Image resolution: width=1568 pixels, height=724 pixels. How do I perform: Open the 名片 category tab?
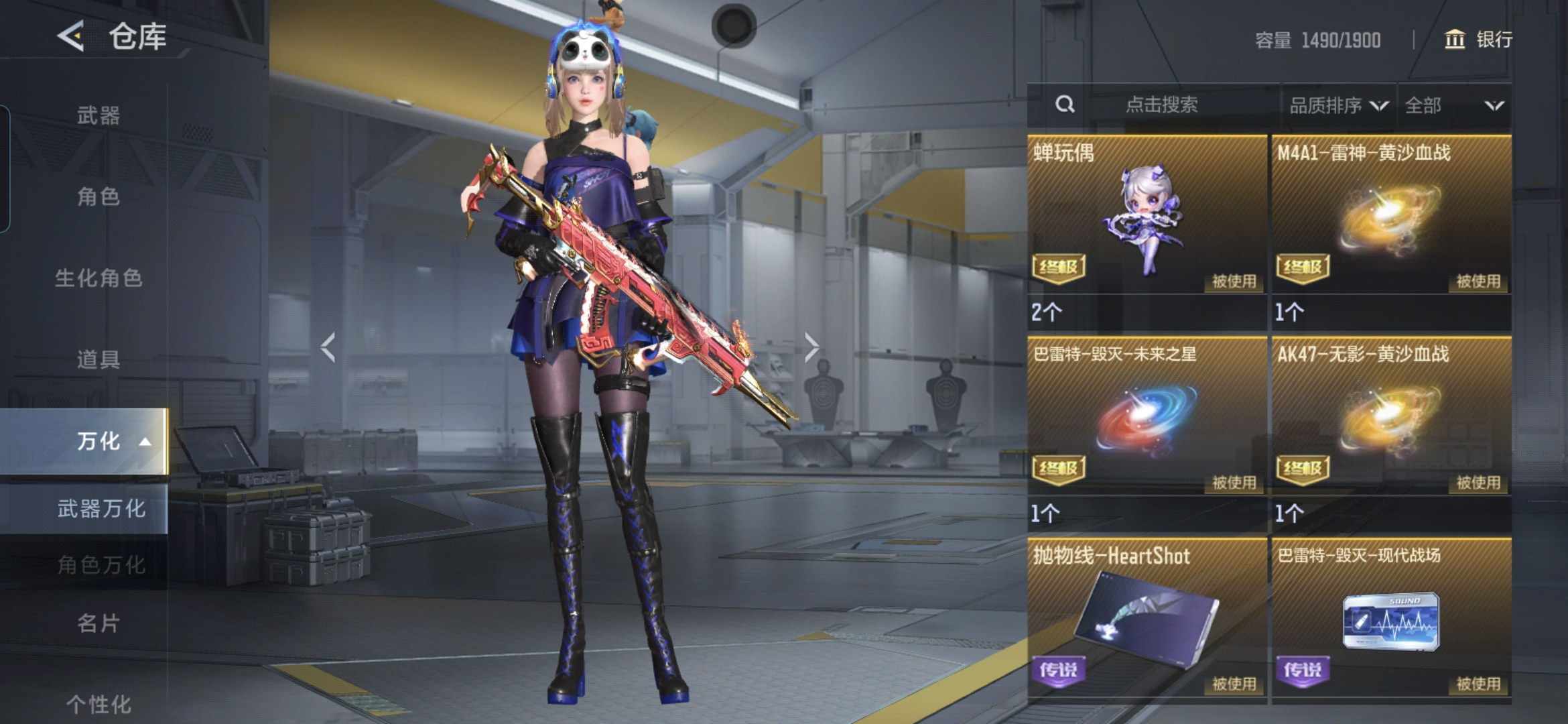[99, 623]
